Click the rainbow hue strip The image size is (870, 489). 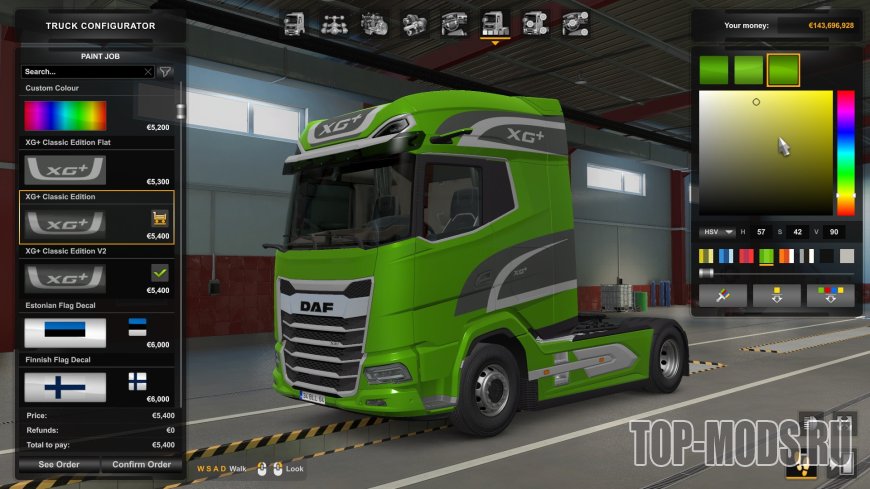pos(845,152)
